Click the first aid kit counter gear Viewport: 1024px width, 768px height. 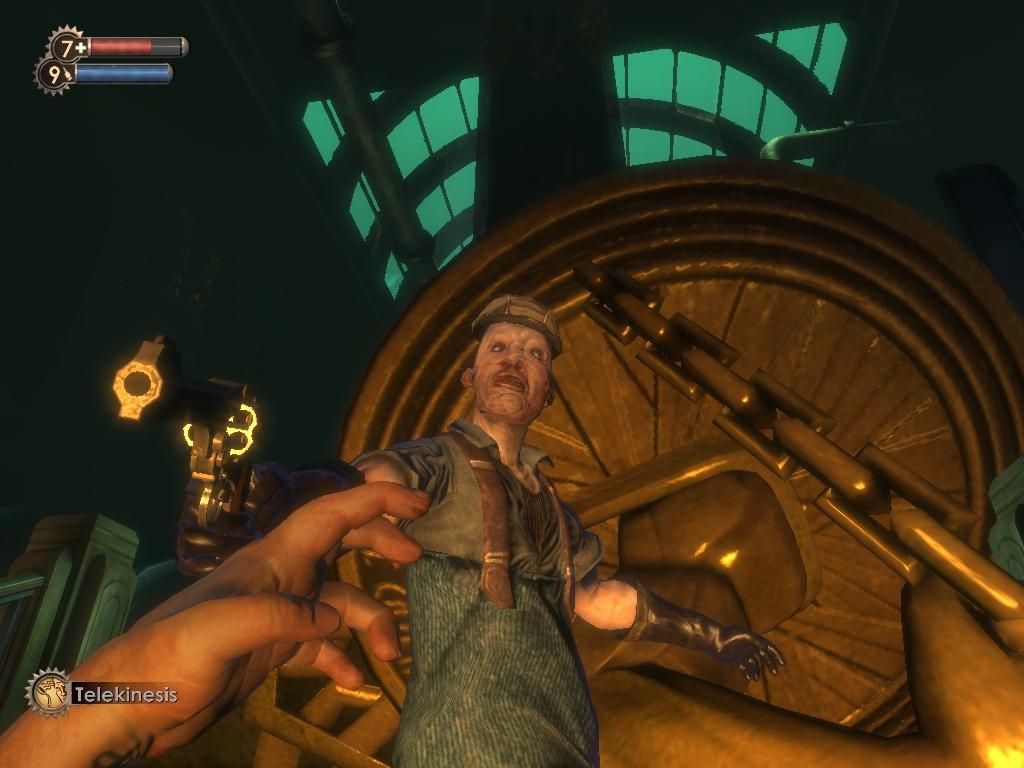click(68, 46)
